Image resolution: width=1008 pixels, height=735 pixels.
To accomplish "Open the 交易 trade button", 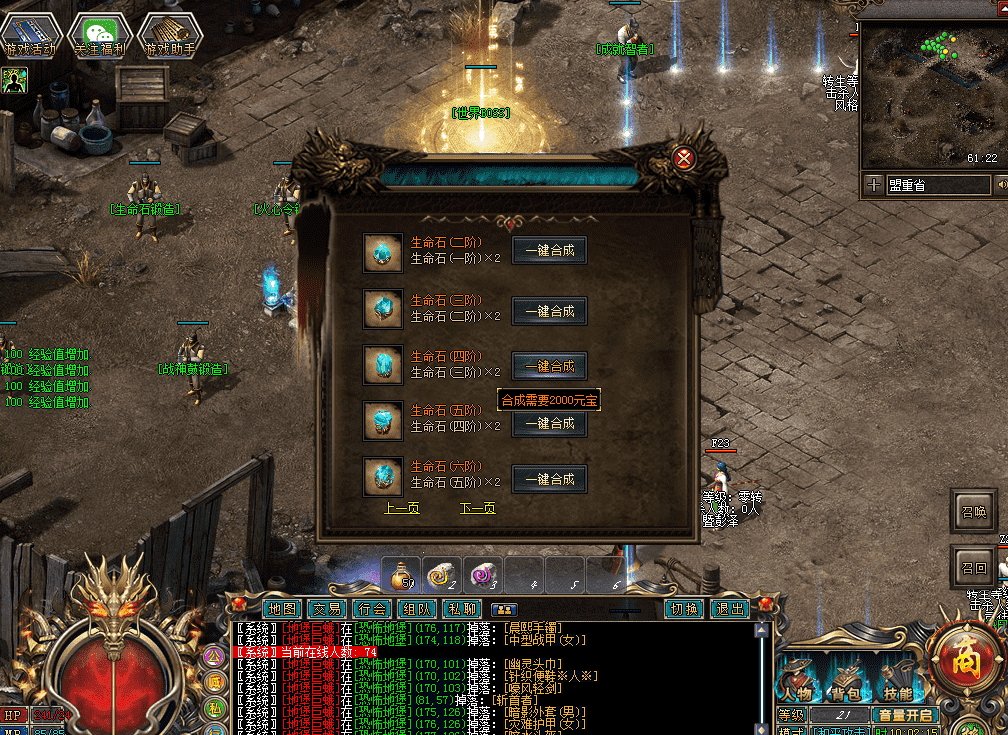I will [326, 608].
